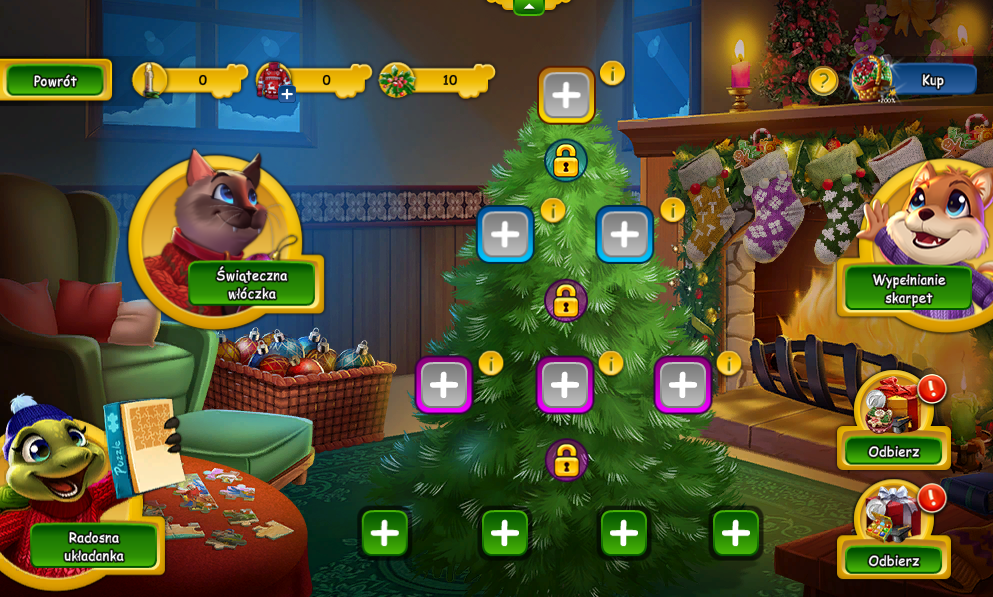Show info for the top tree slot
The image size is (993, 597).
612,73
